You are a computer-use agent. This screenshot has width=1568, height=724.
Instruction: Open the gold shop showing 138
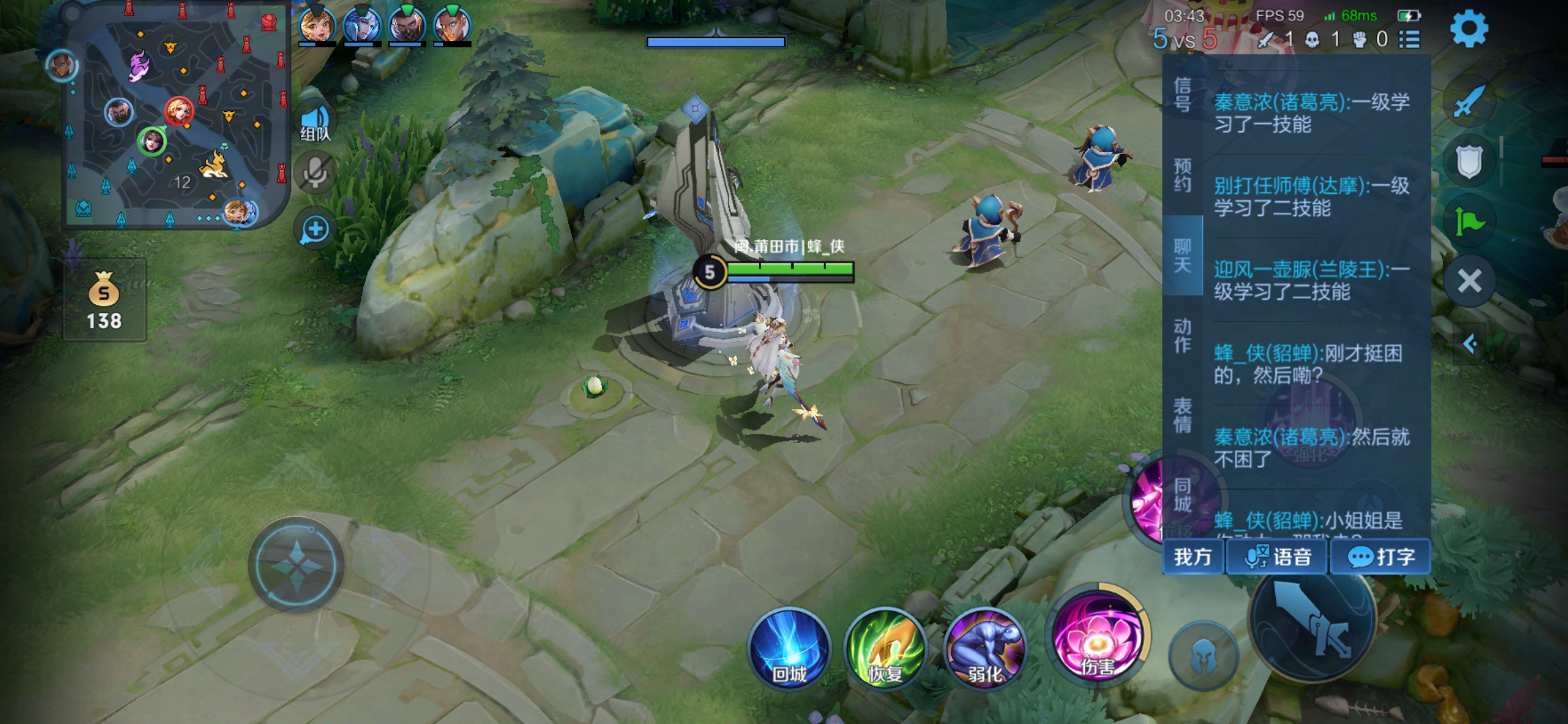105,302
